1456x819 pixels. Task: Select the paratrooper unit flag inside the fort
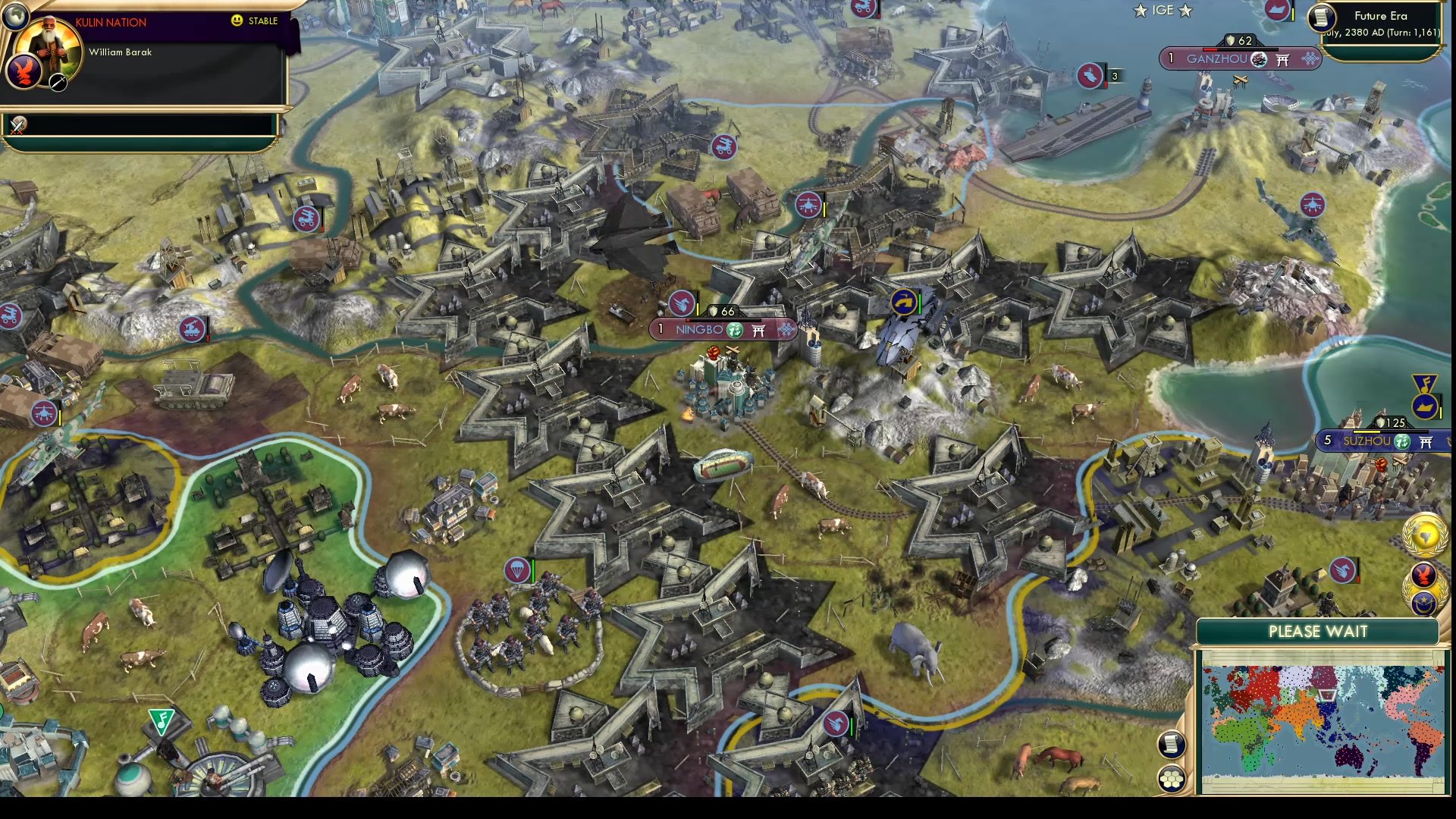pyautogui.click(x=516, y=570)
